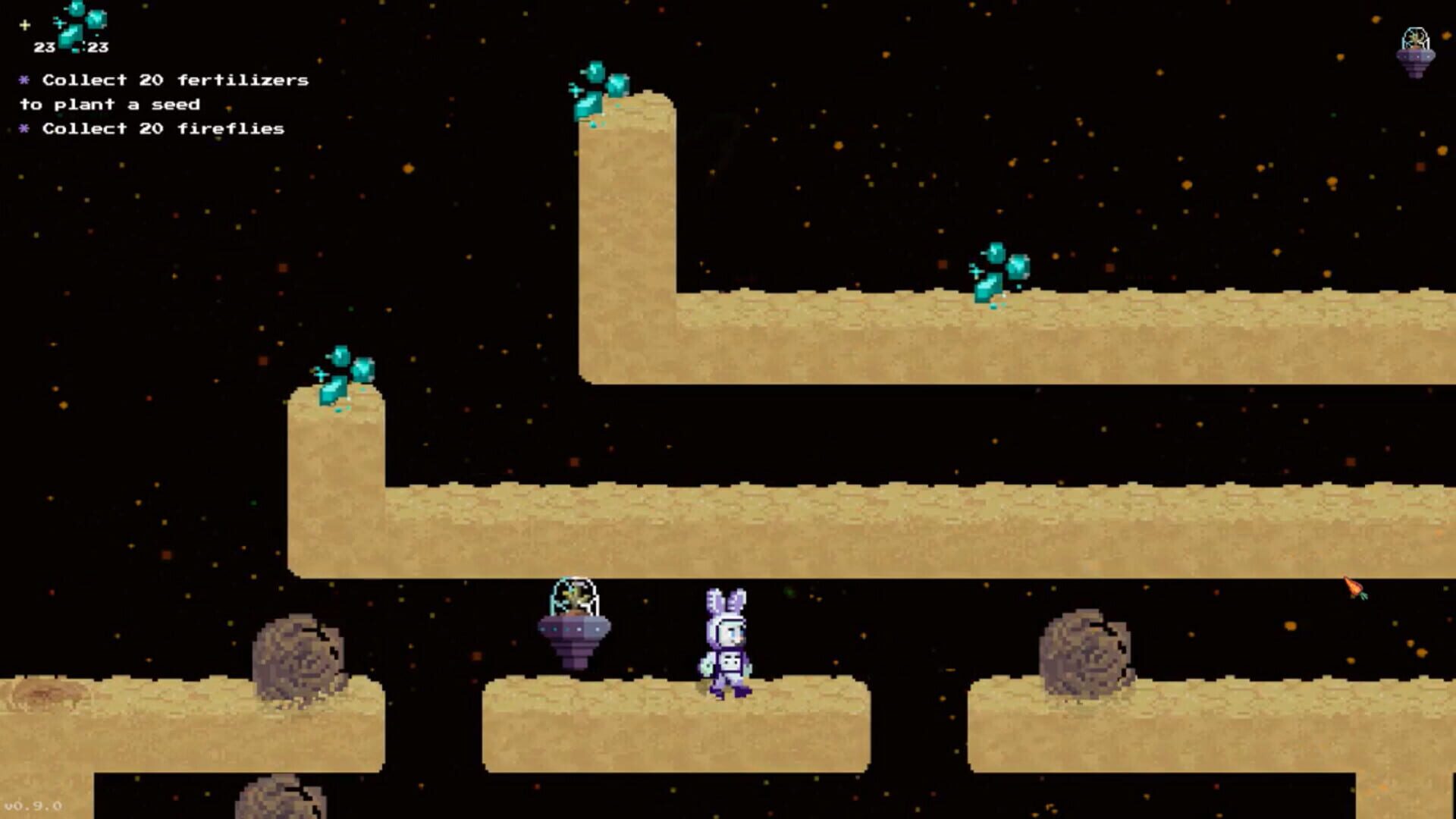Image resolution: width=1456 pixels, height=819 pixels.
Task: Select the crystal cluster on the tall top platform
Action: (599, 87)
